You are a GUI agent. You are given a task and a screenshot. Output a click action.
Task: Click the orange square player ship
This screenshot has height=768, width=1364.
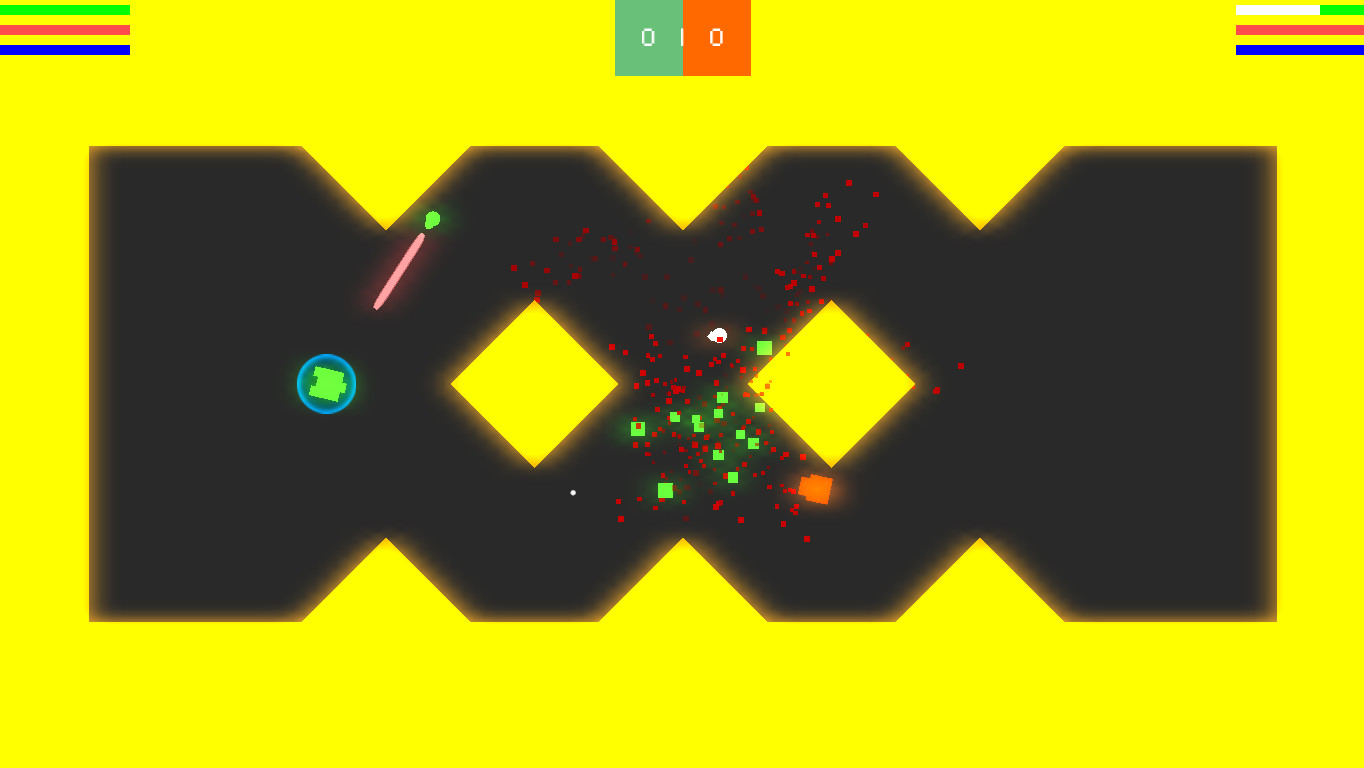(x=815, y=488)
